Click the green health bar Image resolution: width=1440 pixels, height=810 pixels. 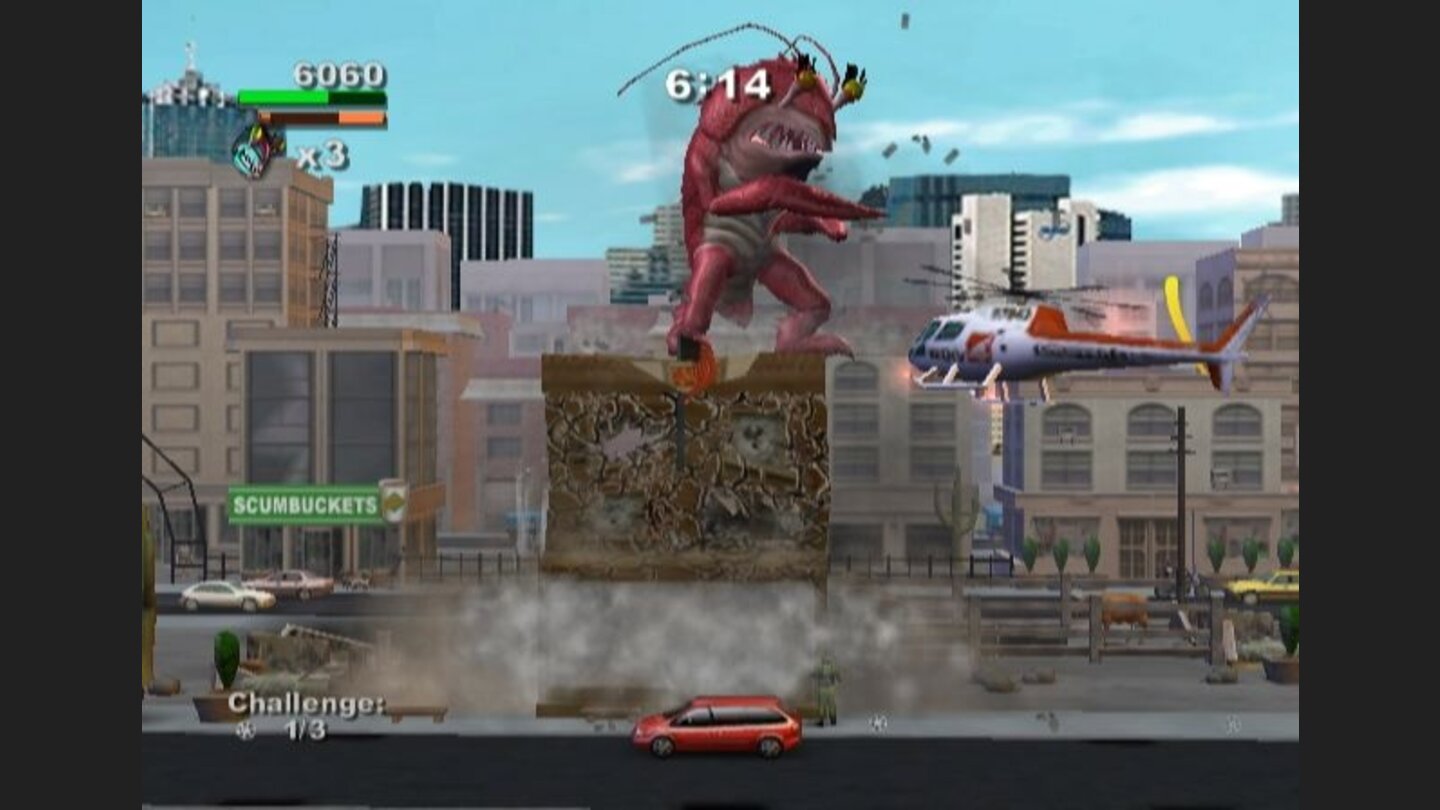tap(285, 98)
